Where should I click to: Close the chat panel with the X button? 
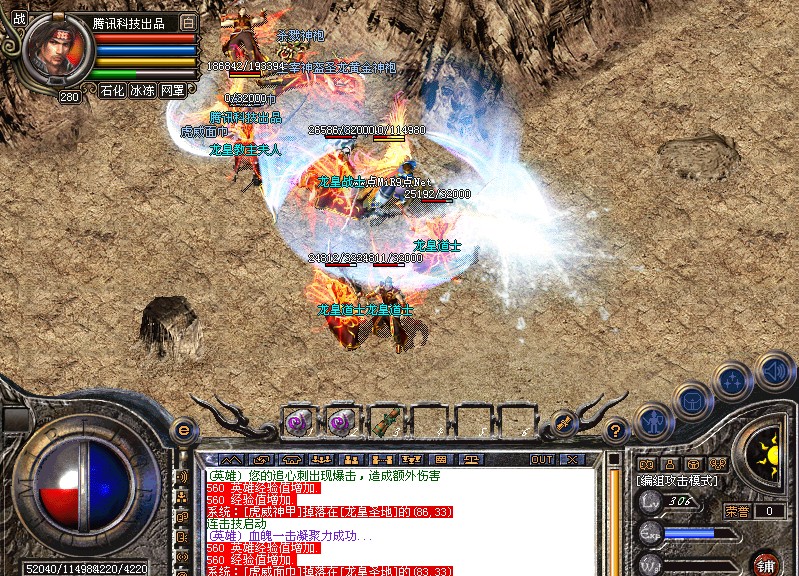[x=572, y=459]
